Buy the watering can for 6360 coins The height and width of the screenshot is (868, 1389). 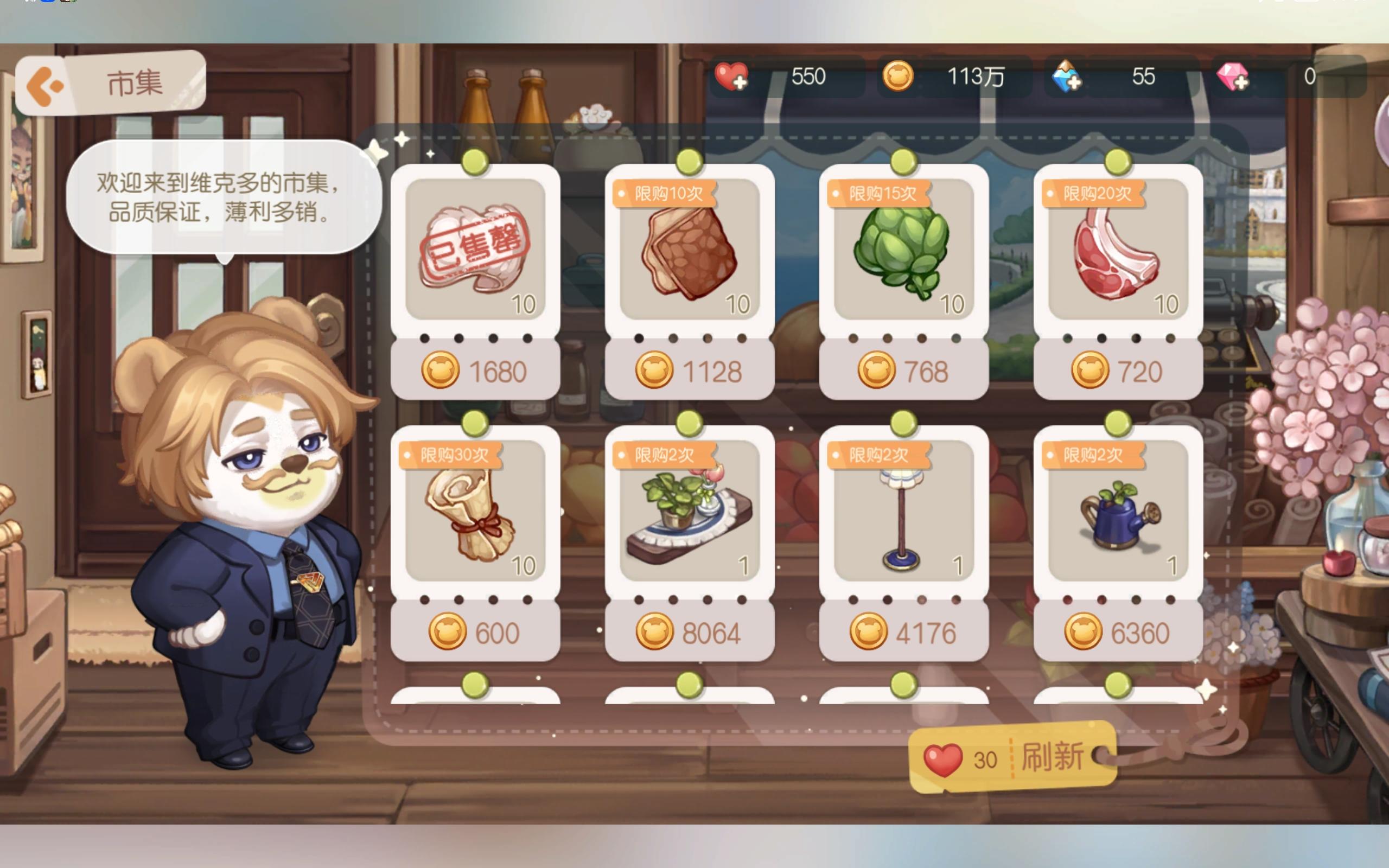click(x=1118, y=631)
